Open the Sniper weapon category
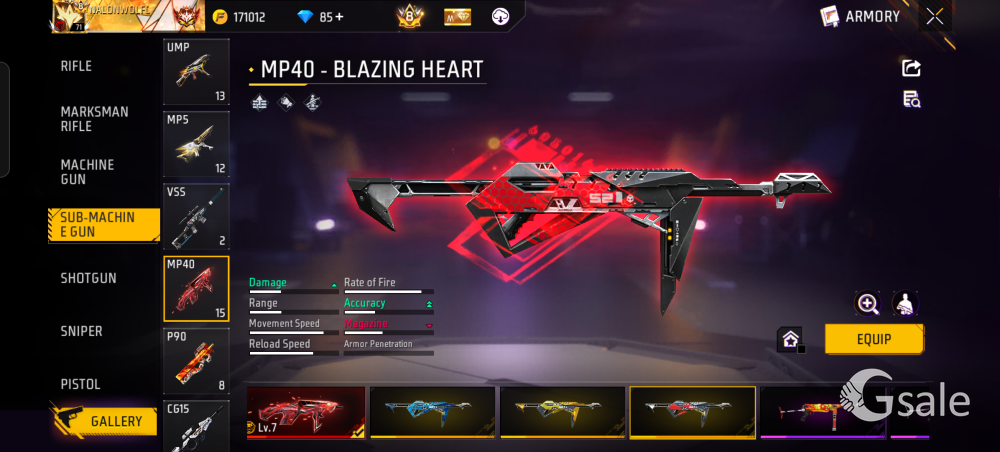 (x=81, y=331)
